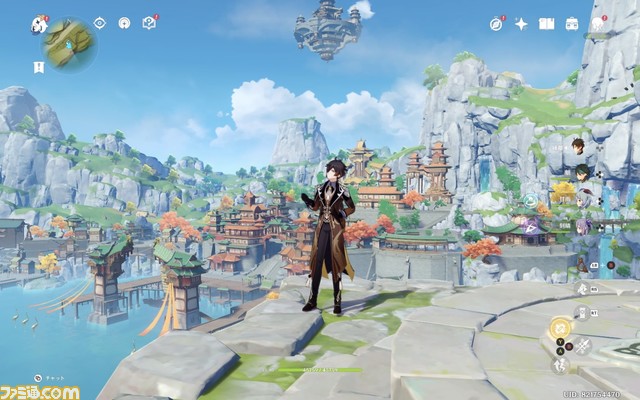Open the domed icon left of the tutorial book
Screen dimensions: 640x400
(124, 22)
